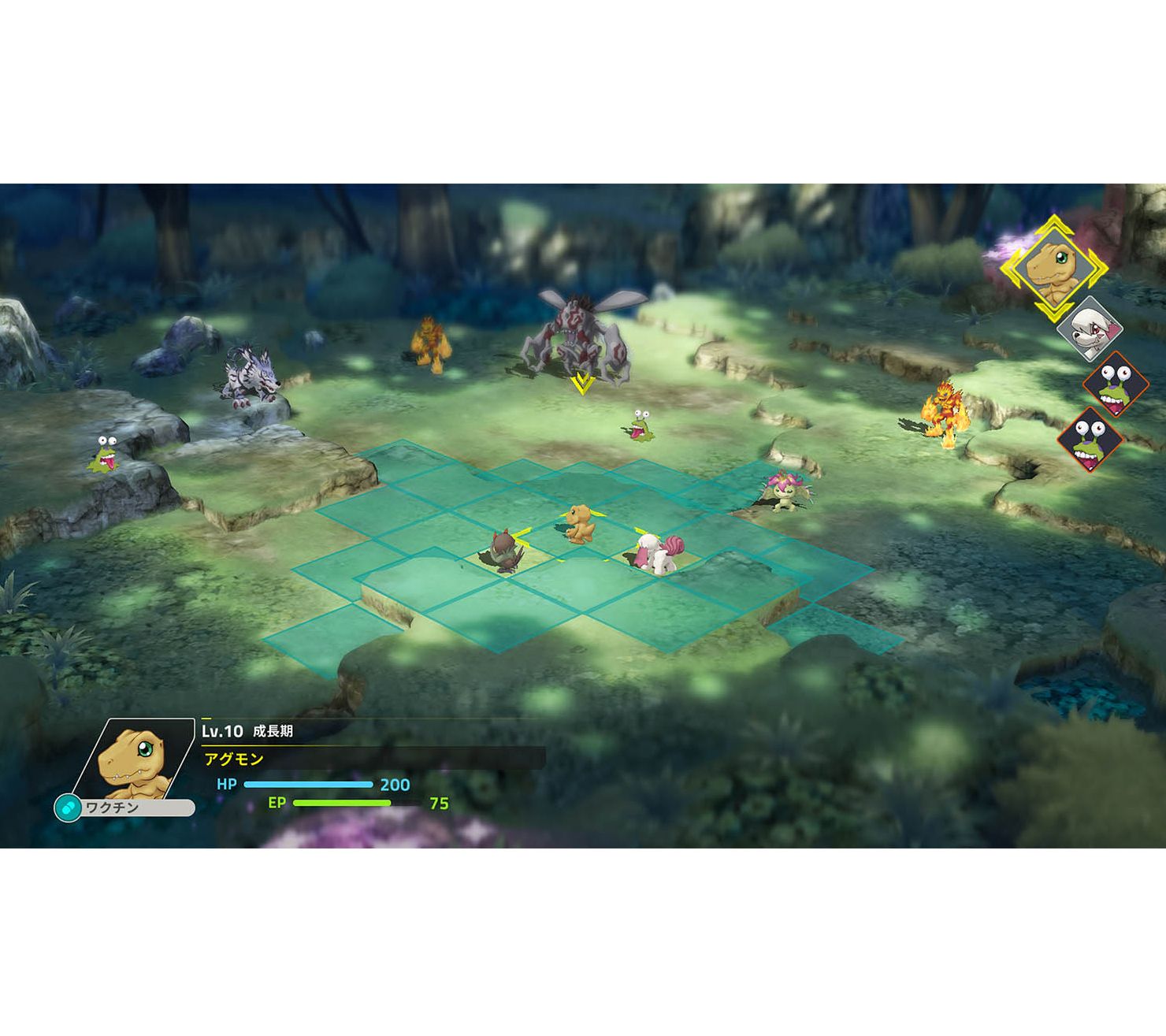
Task: Click the ワクチン attribute badge
Action: 124,808
